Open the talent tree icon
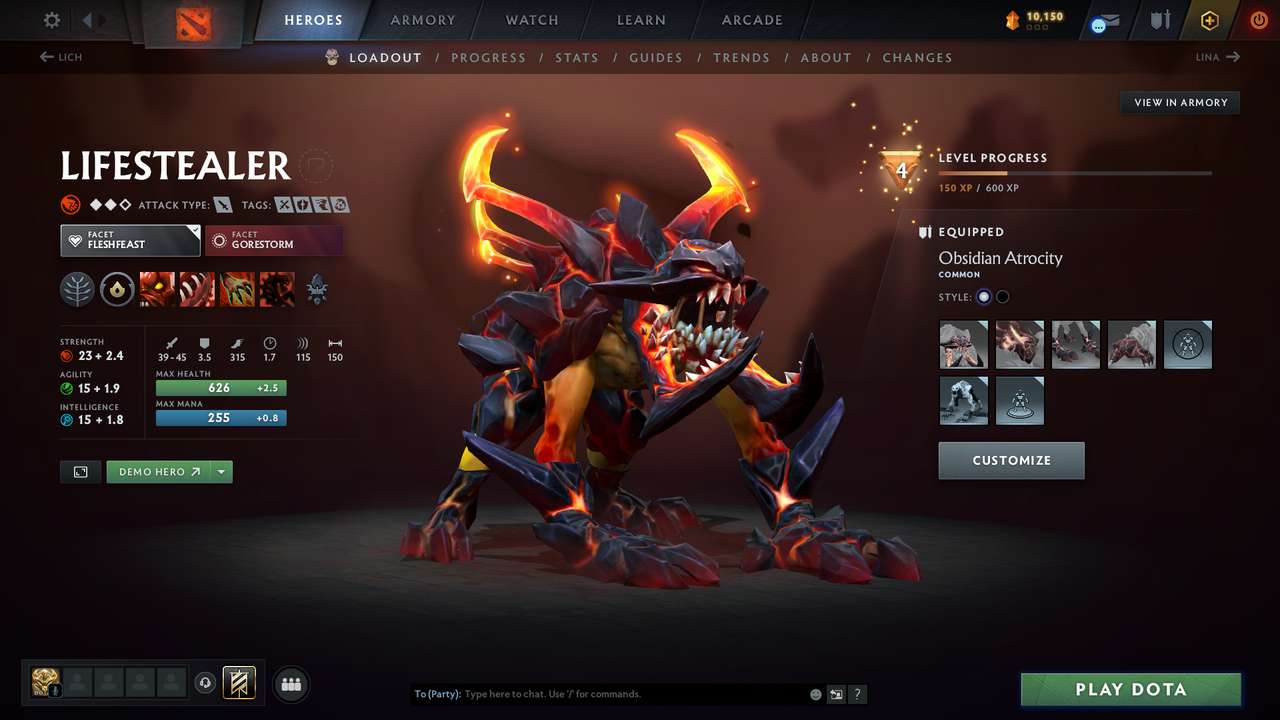 (77, 290)
